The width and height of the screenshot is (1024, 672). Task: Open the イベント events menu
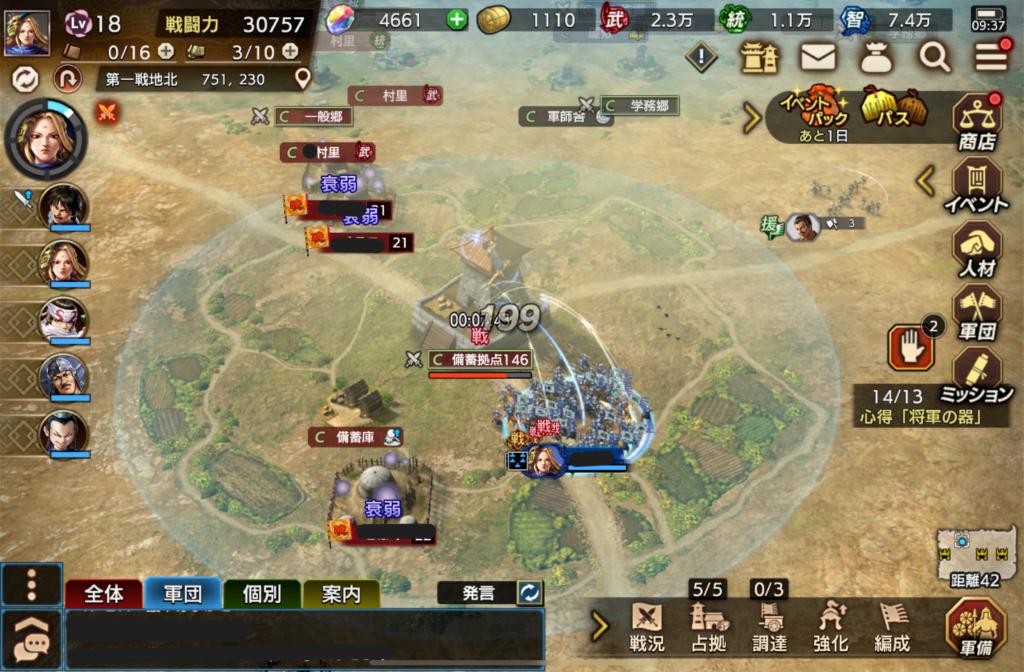tap(977, 186)
